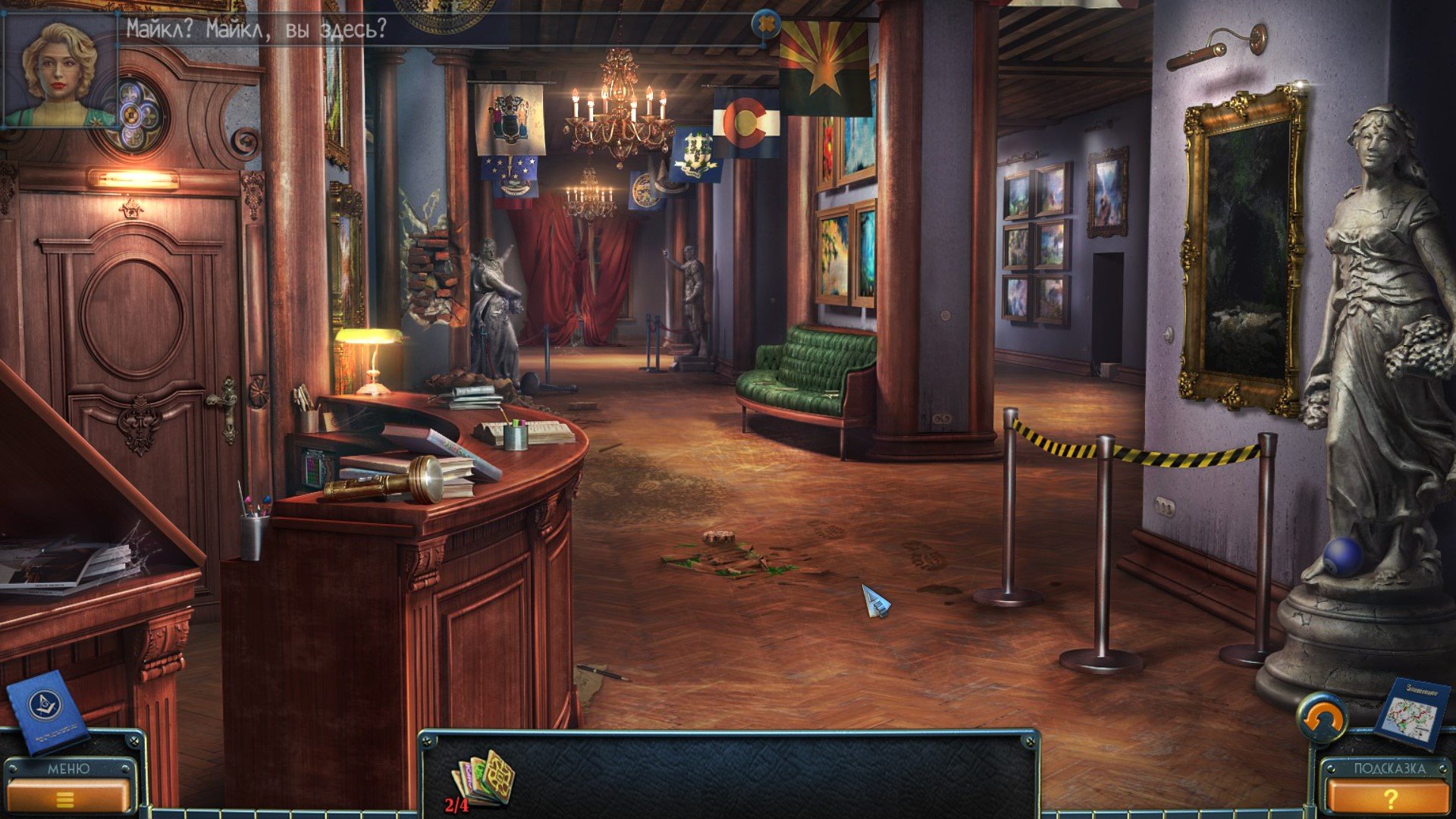
Task: Click the round orange arrow button
Action: pyautogui.click(x=1323, y=718)
